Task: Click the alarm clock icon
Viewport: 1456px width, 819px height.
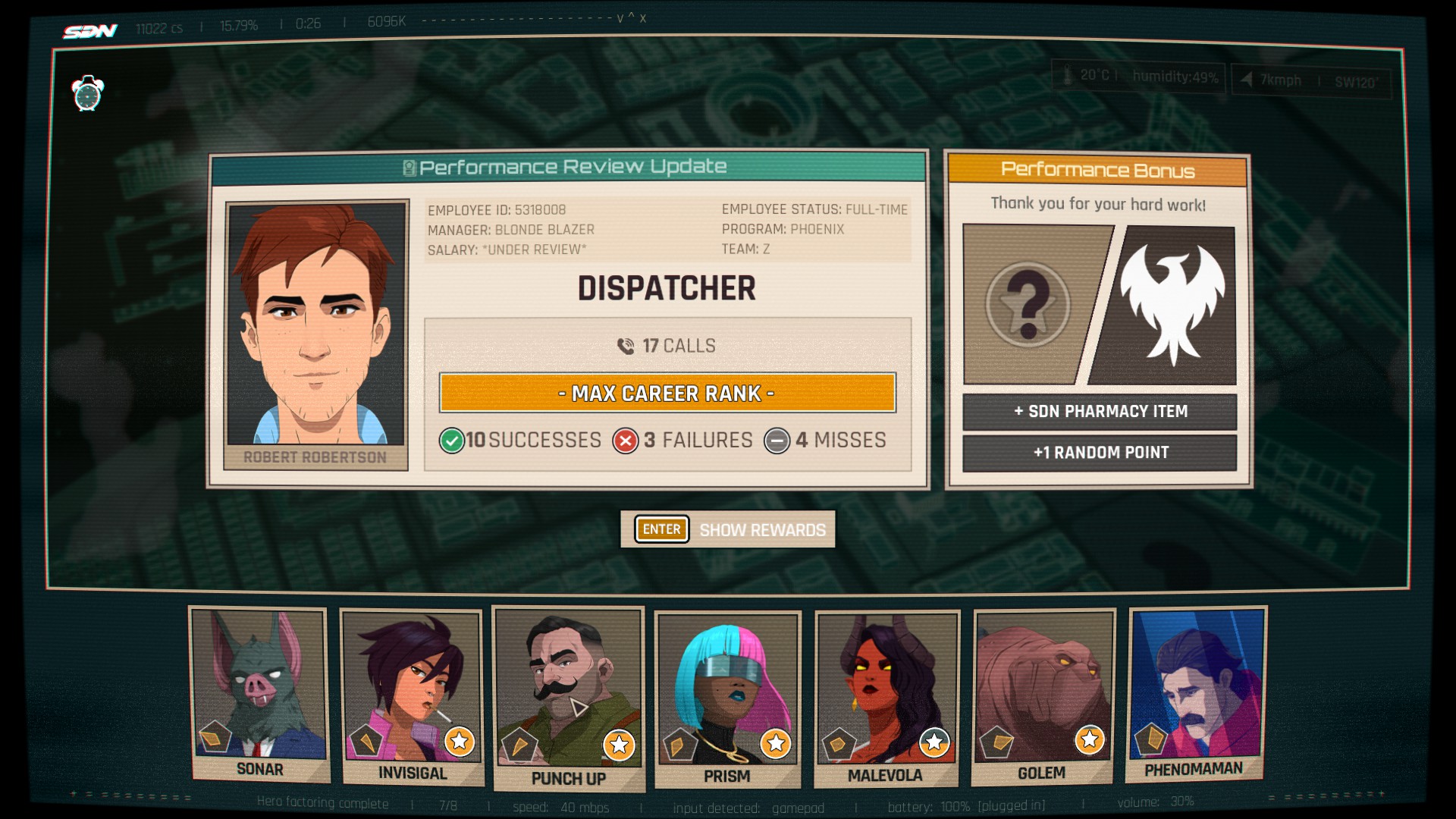Action: [88, 94]
